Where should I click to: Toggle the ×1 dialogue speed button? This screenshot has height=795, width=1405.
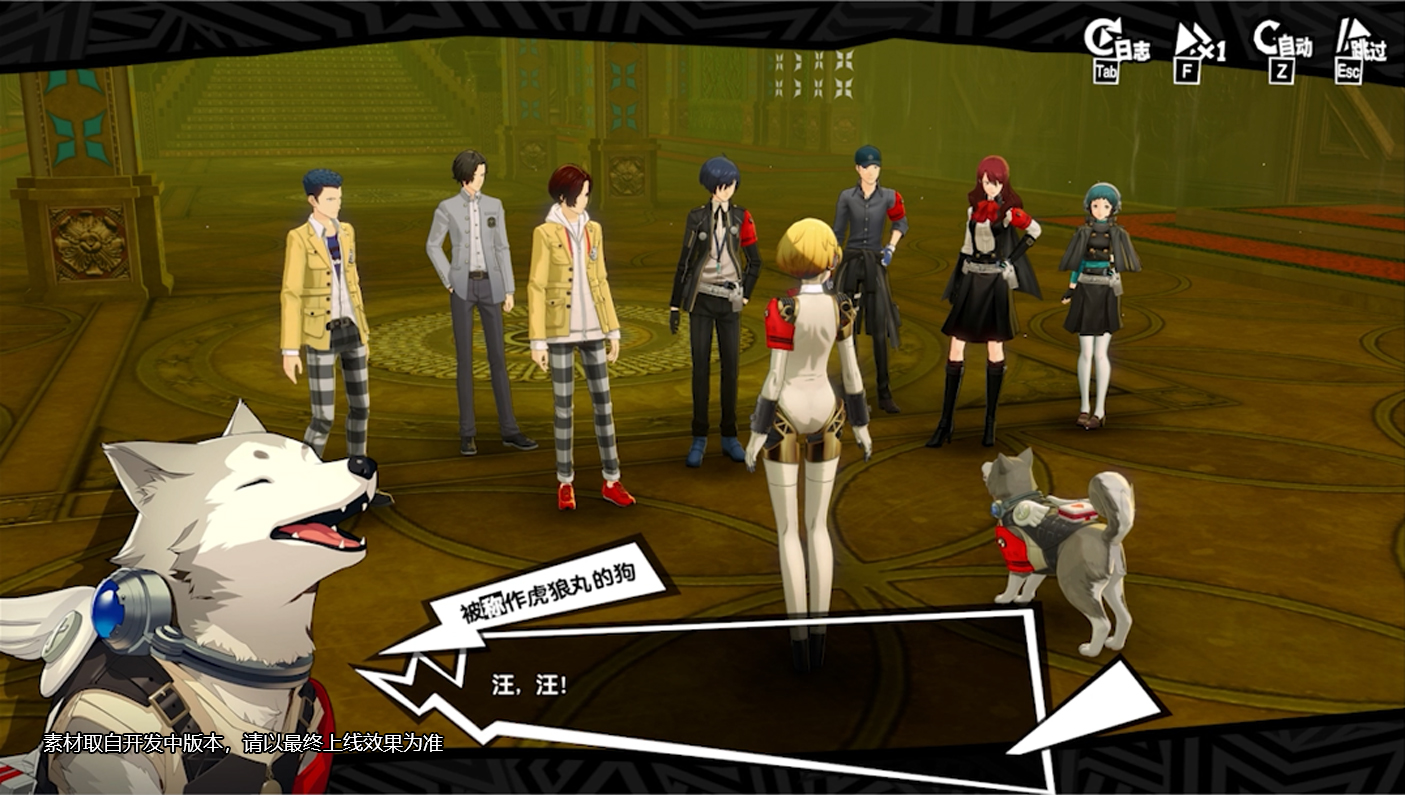click(1197, 50)
